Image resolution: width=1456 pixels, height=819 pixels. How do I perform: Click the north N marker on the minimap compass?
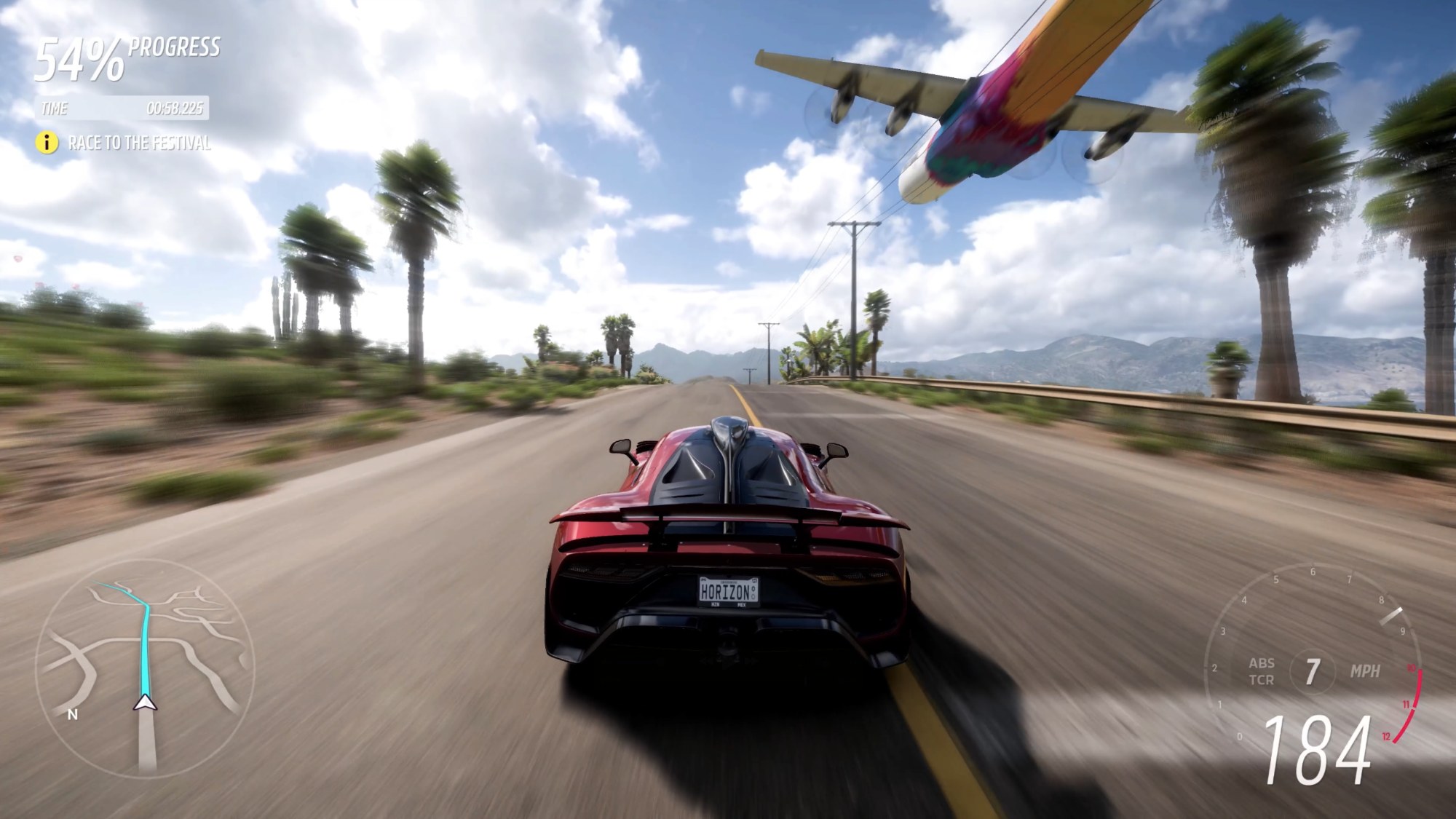pos(71,714)
